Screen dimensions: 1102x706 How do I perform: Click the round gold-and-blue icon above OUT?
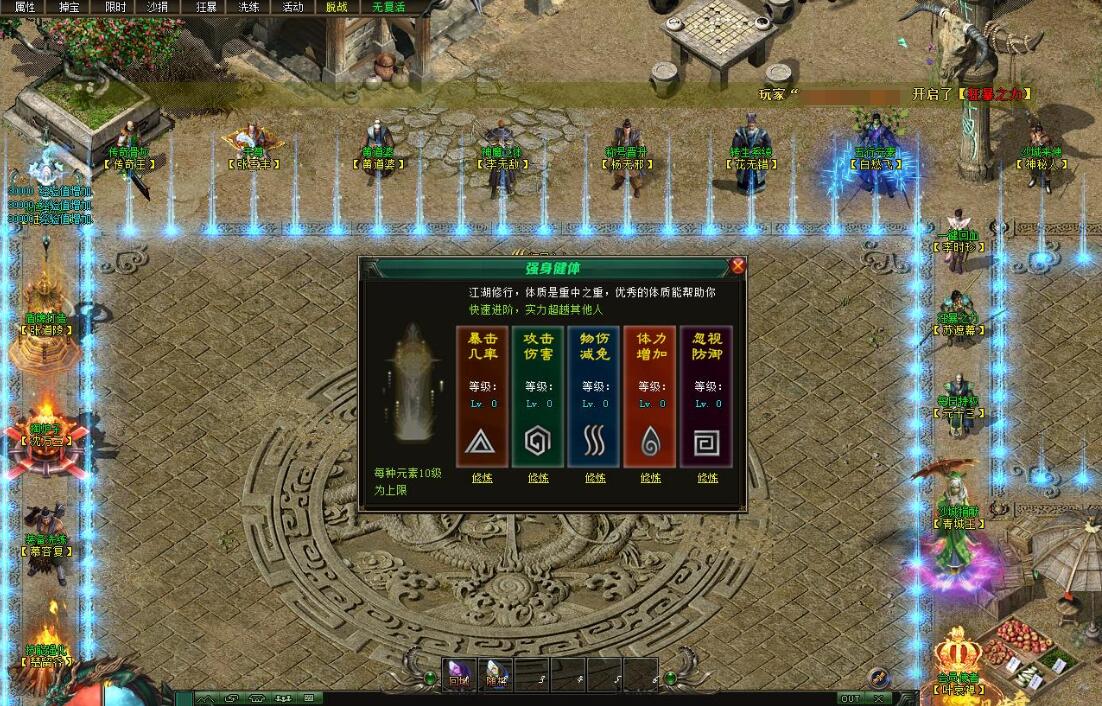(878, 678)
